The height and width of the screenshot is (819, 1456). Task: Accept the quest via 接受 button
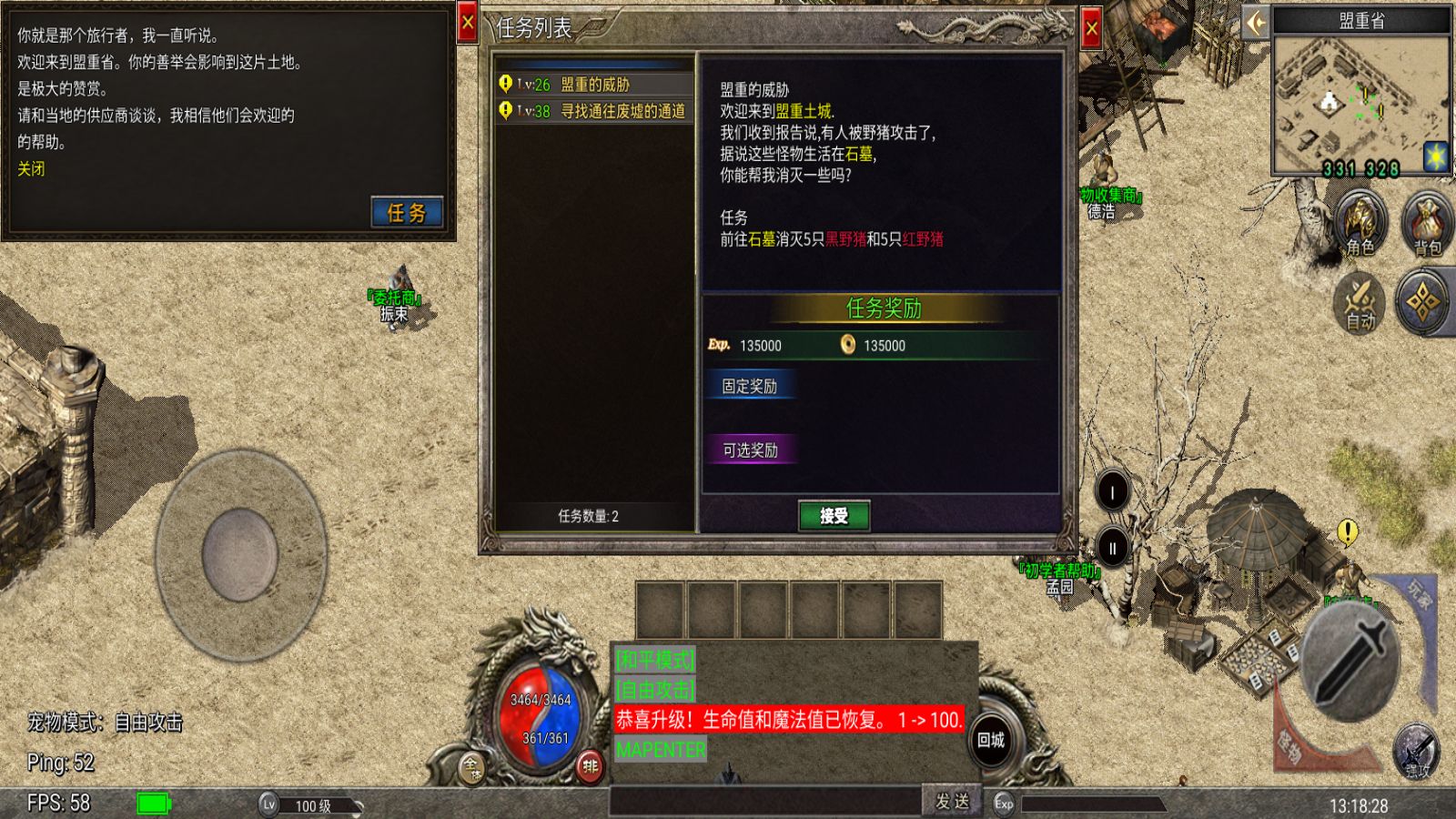click(x=833, y=515)
